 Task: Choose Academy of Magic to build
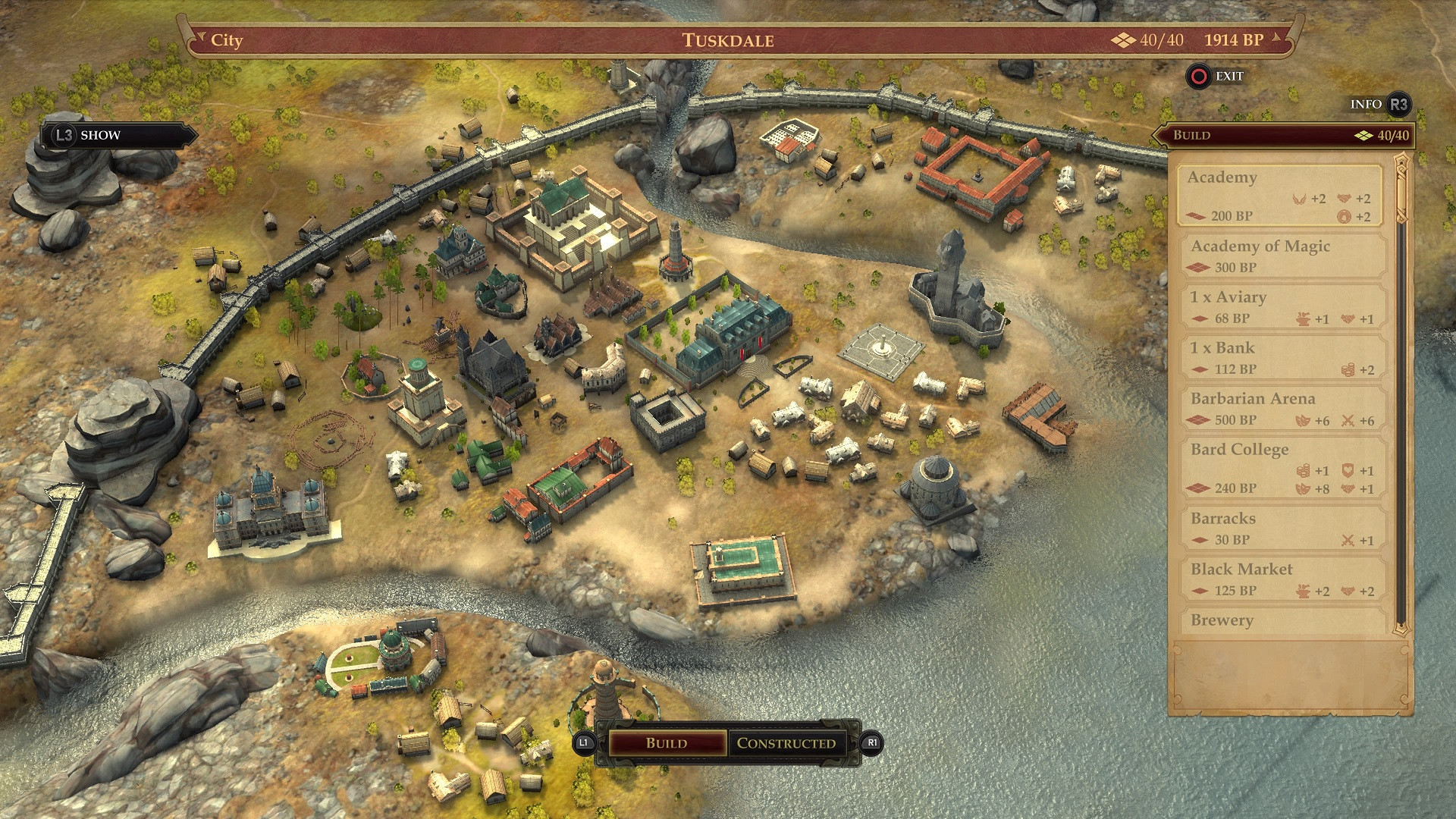(x=1283, y=256)
